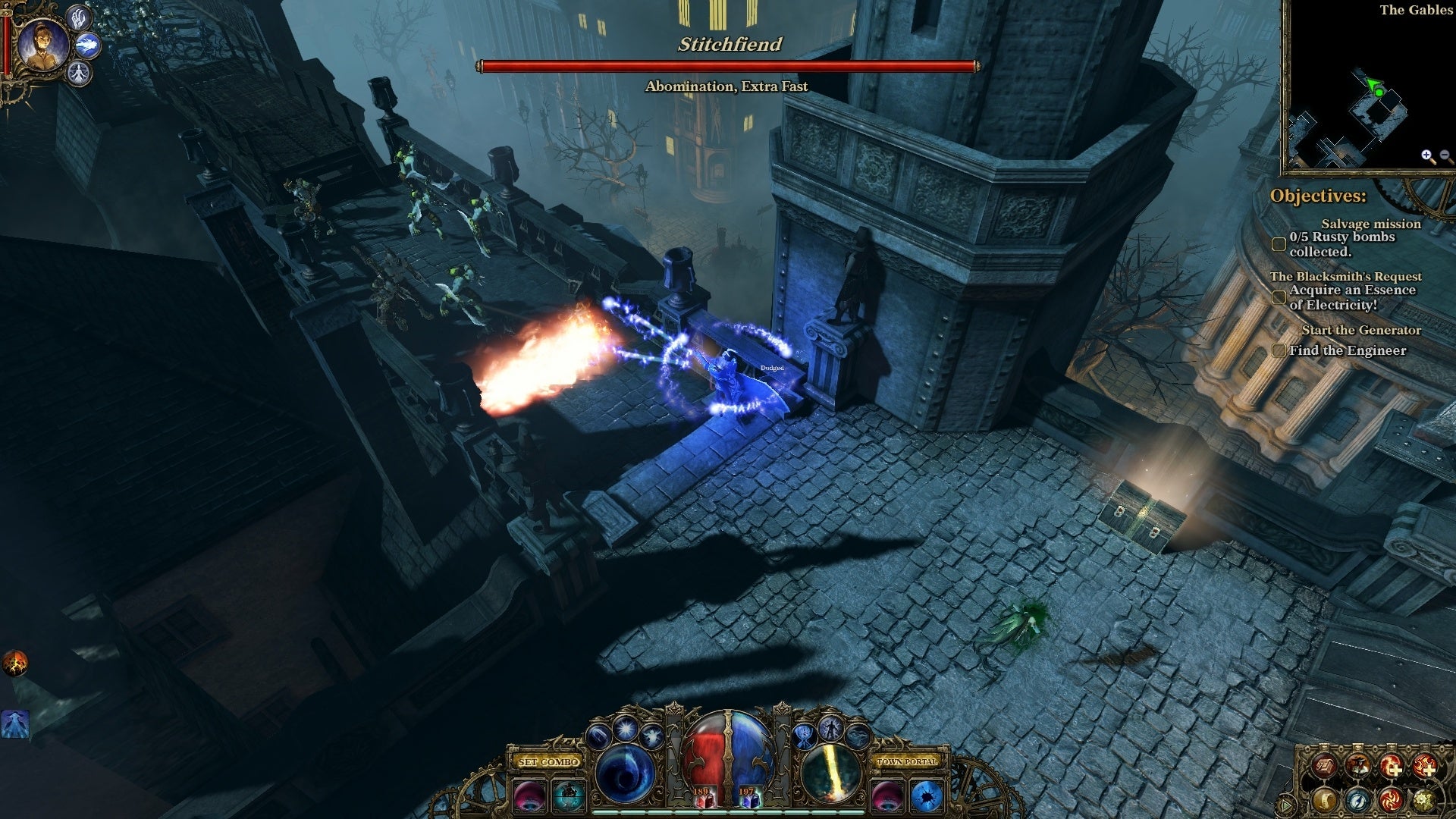Open the companion portrait panel
This screenshot has height=819, width=1456.
tap(42, 45)
